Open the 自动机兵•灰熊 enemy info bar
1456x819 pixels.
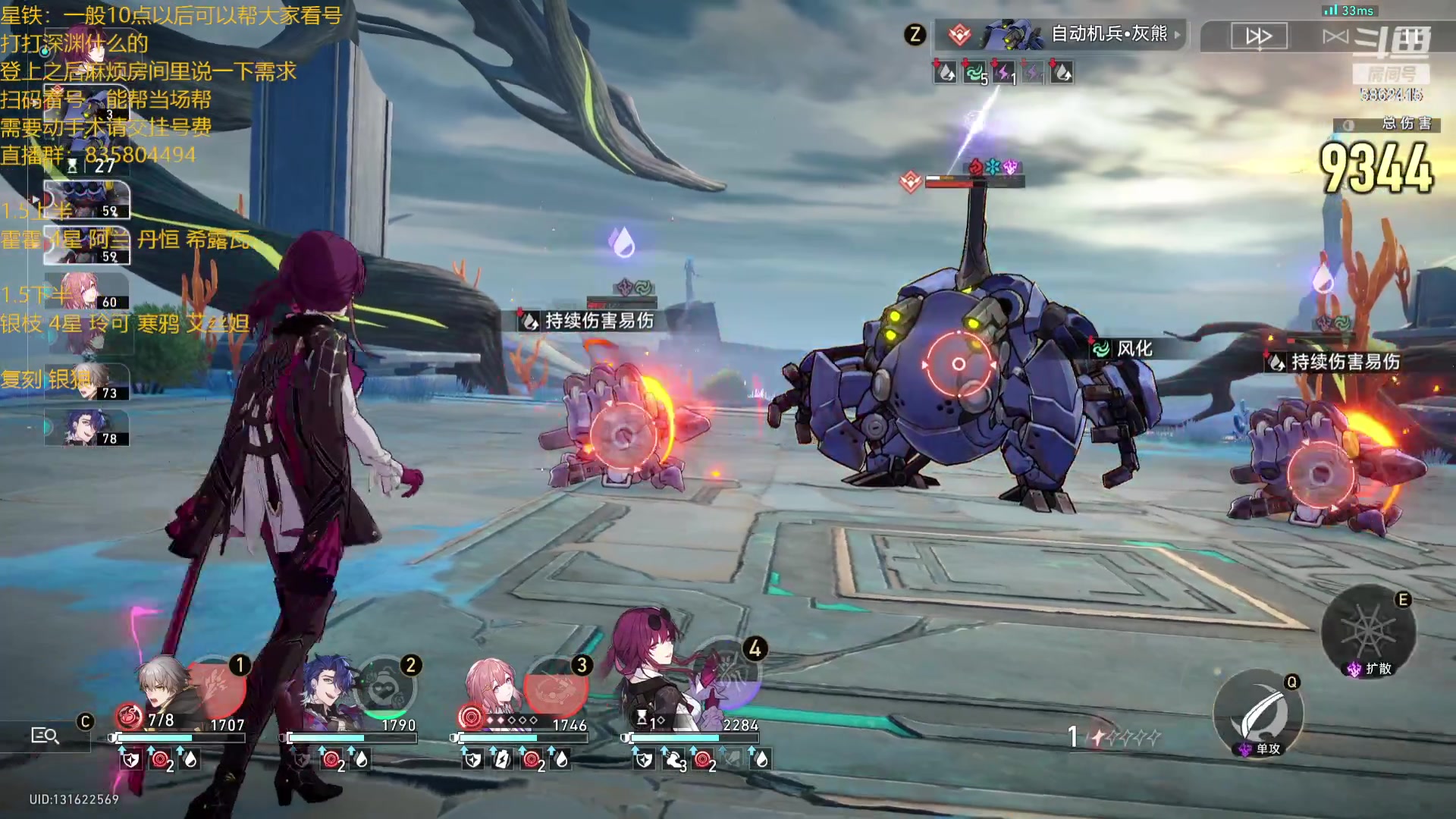pos(1062,34)
